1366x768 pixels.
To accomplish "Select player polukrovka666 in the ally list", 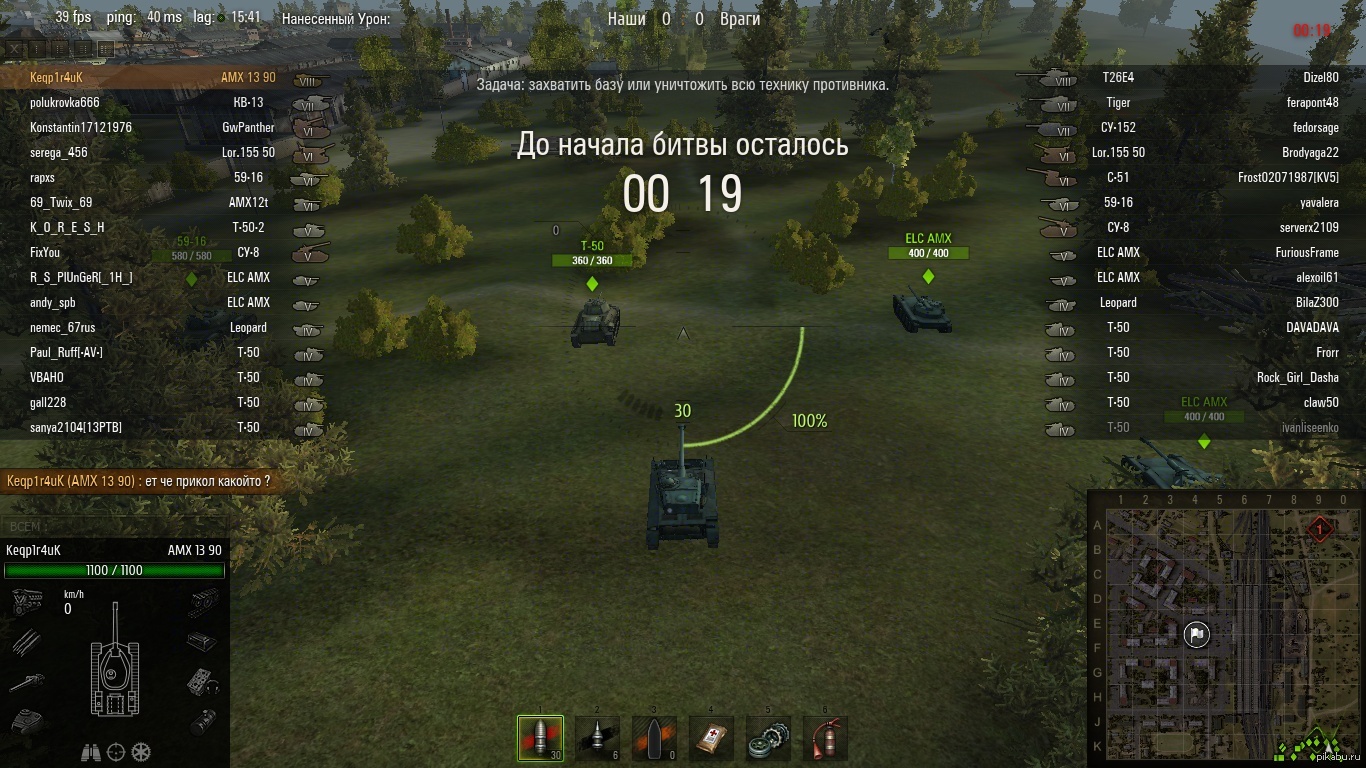I will [x=65, y=102].
